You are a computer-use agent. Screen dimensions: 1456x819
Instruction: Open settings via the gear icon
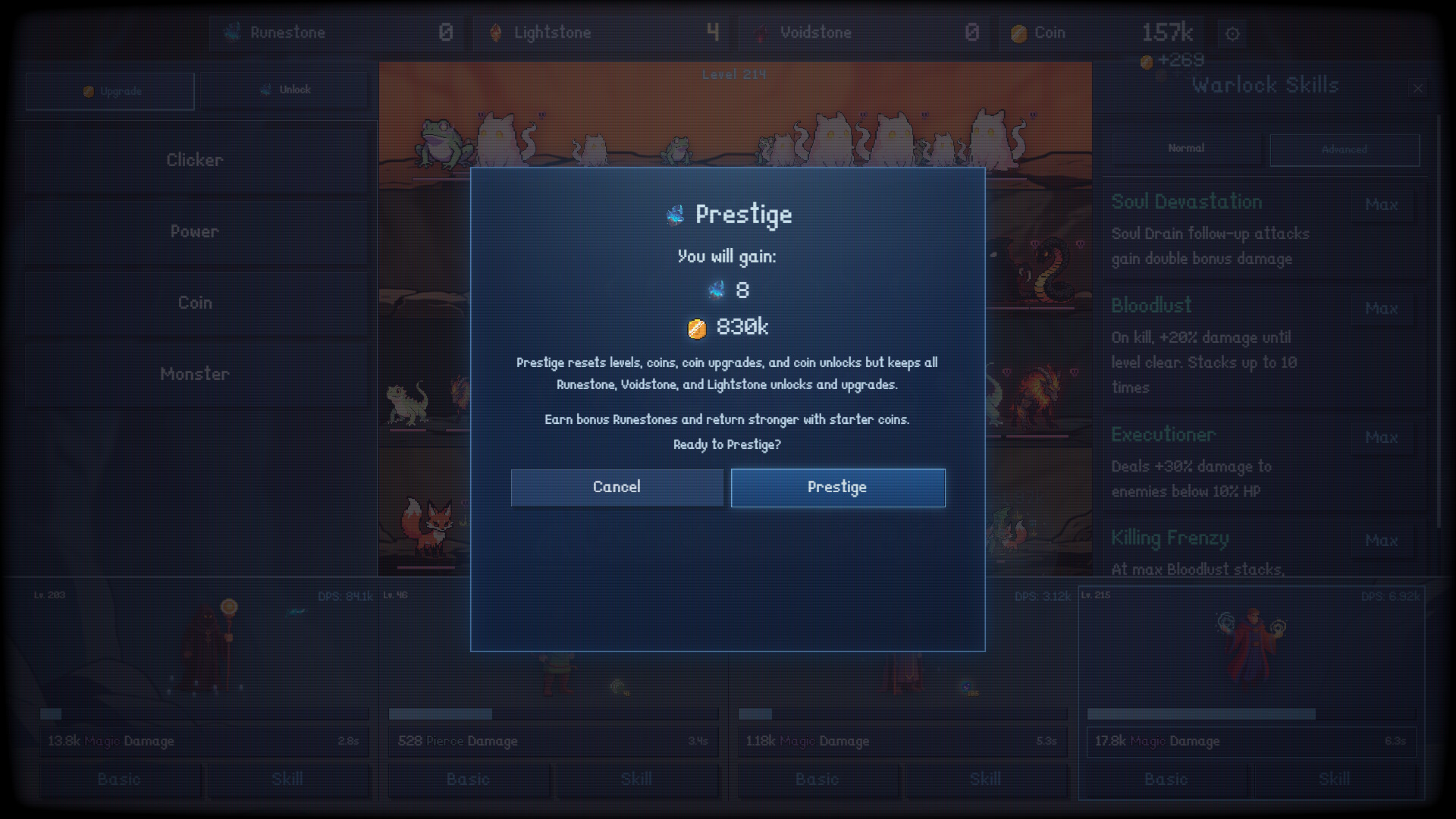coord(1232,33)
